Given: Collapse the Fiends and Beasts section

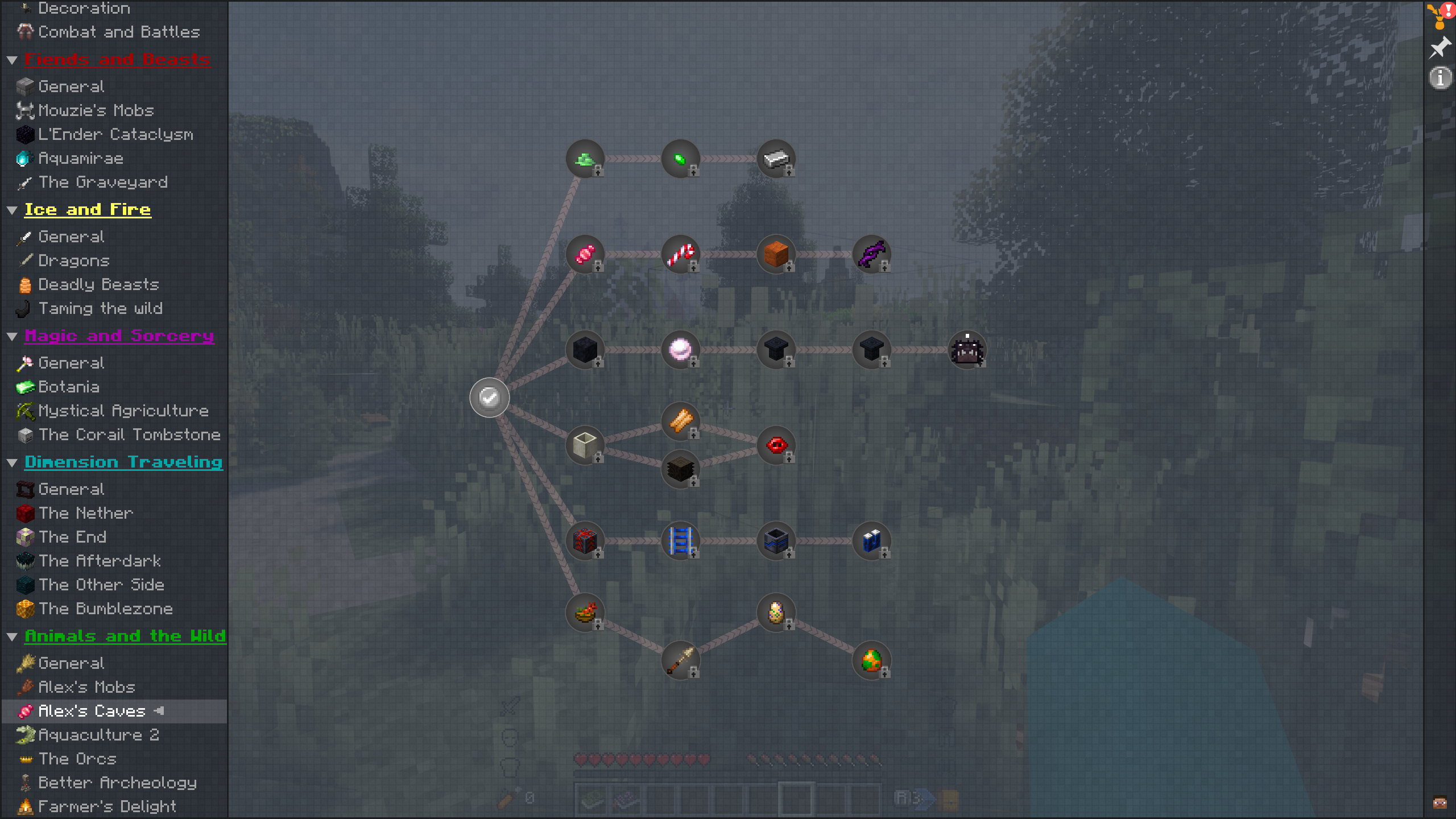Looking at the screenshot, I should pyautogui.click(x=13, y=60).
